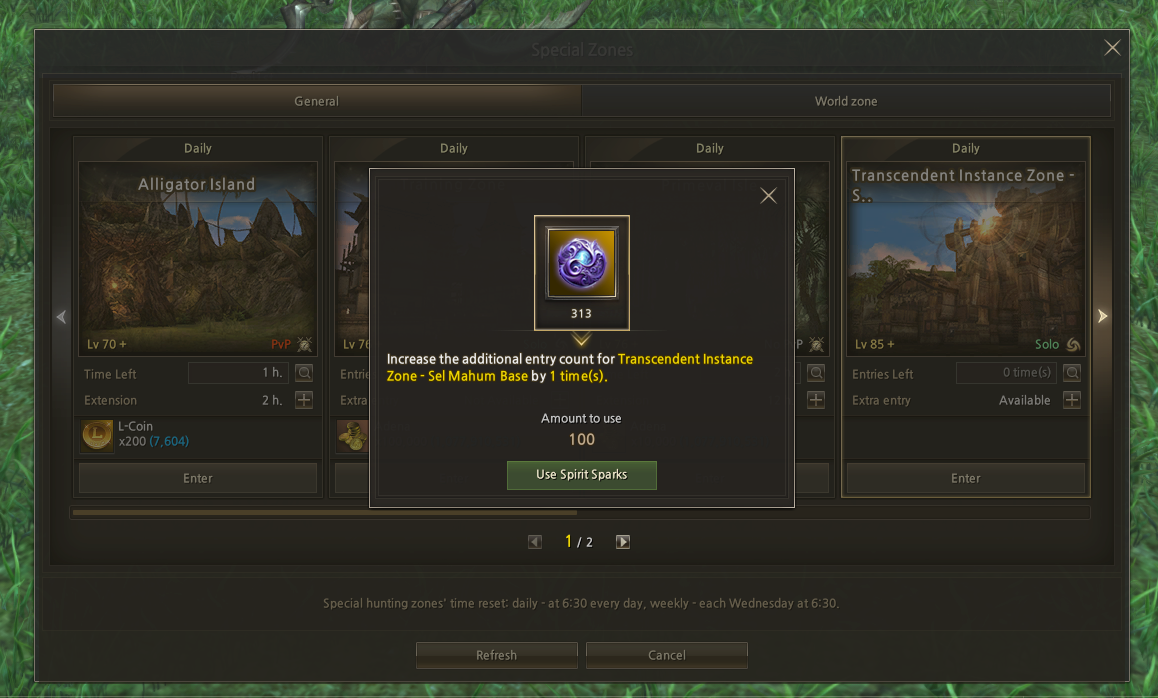Add extra entry for Transcendent Zone
The height and width of the screenshot is (698, 1158).
click(x=1071, y=400)
